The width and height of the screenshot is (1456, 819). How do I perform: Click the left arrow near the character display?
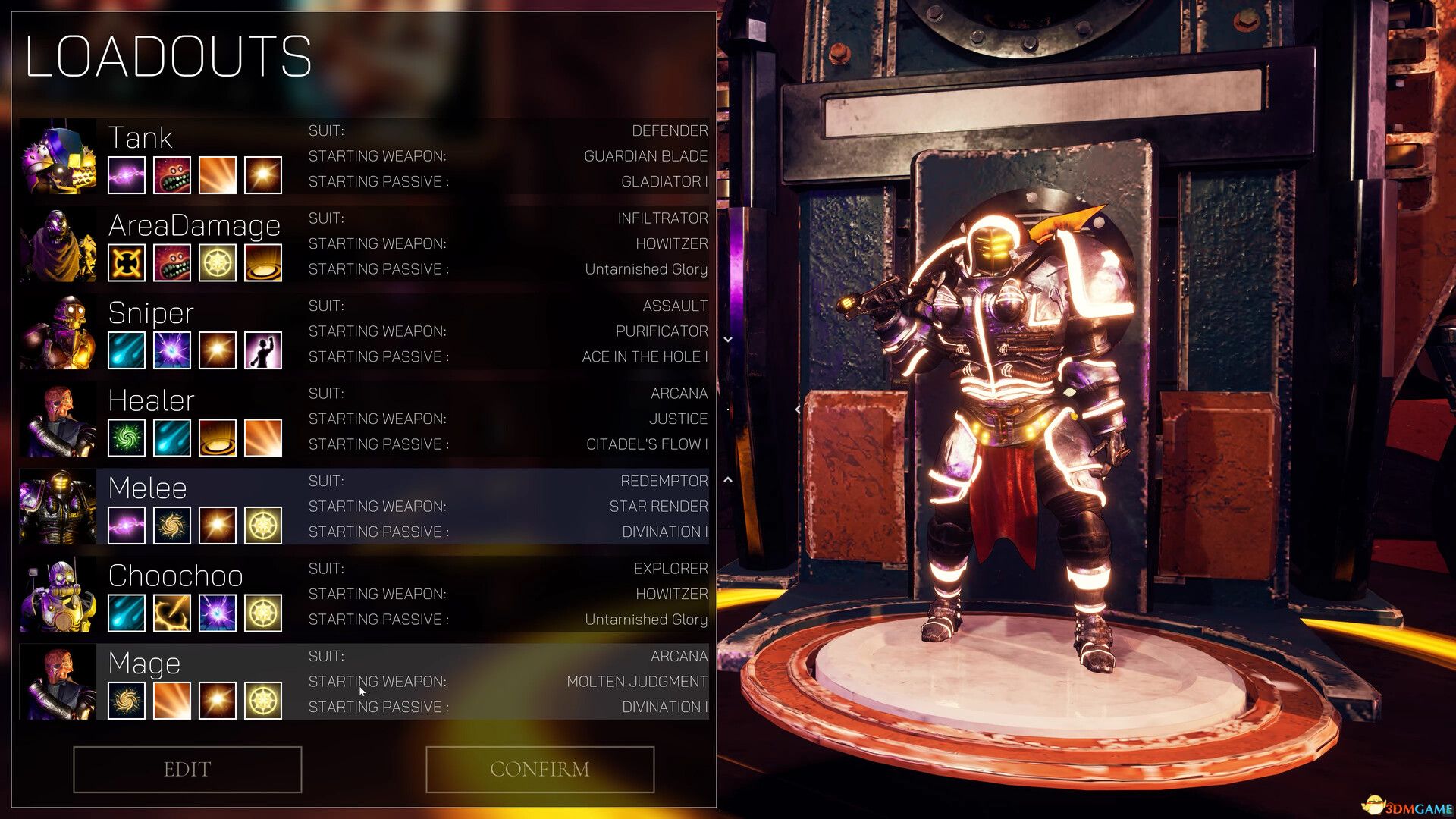(798, 408)
